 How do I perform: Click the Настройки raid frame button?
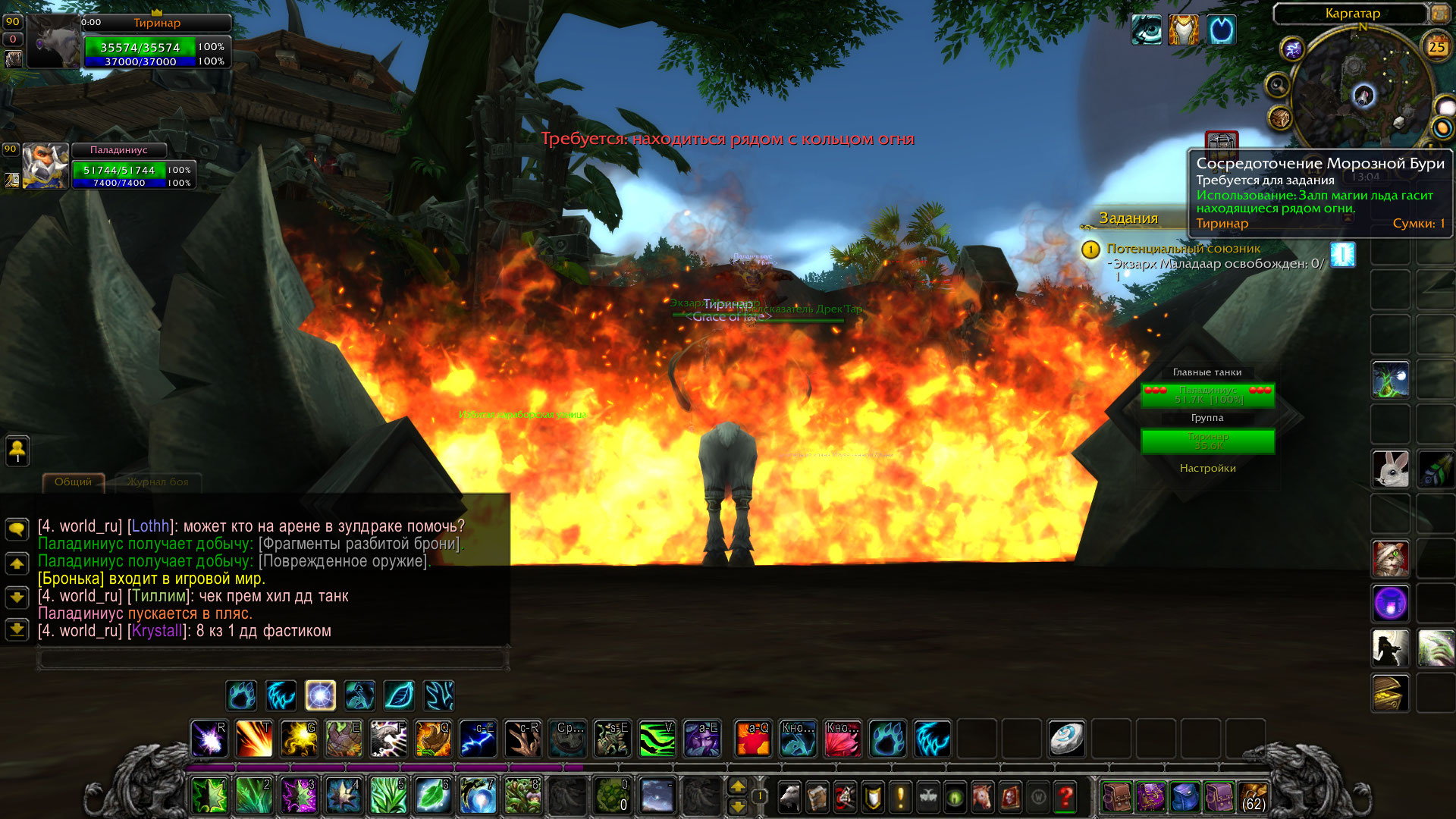[1207, 468]
